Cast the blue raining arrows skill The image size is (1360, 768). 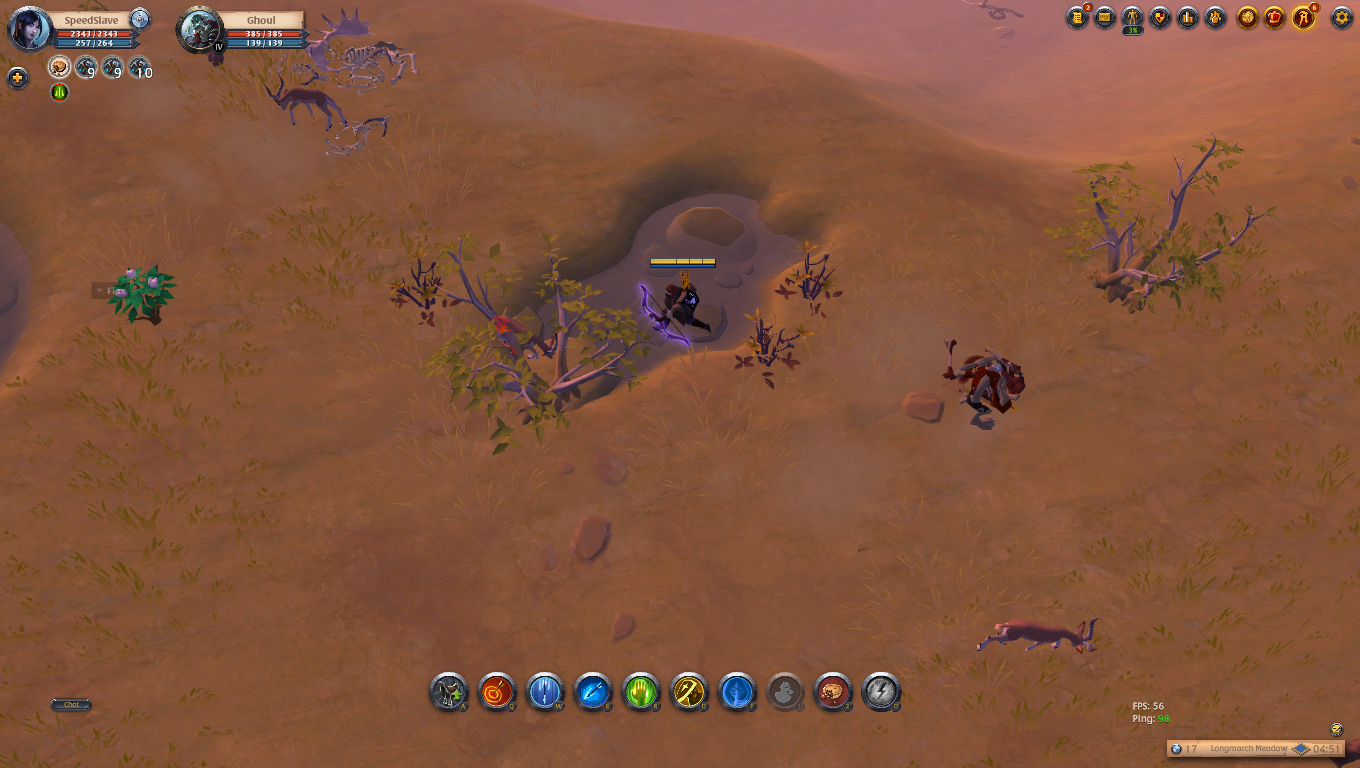click(x=545, y=691)
